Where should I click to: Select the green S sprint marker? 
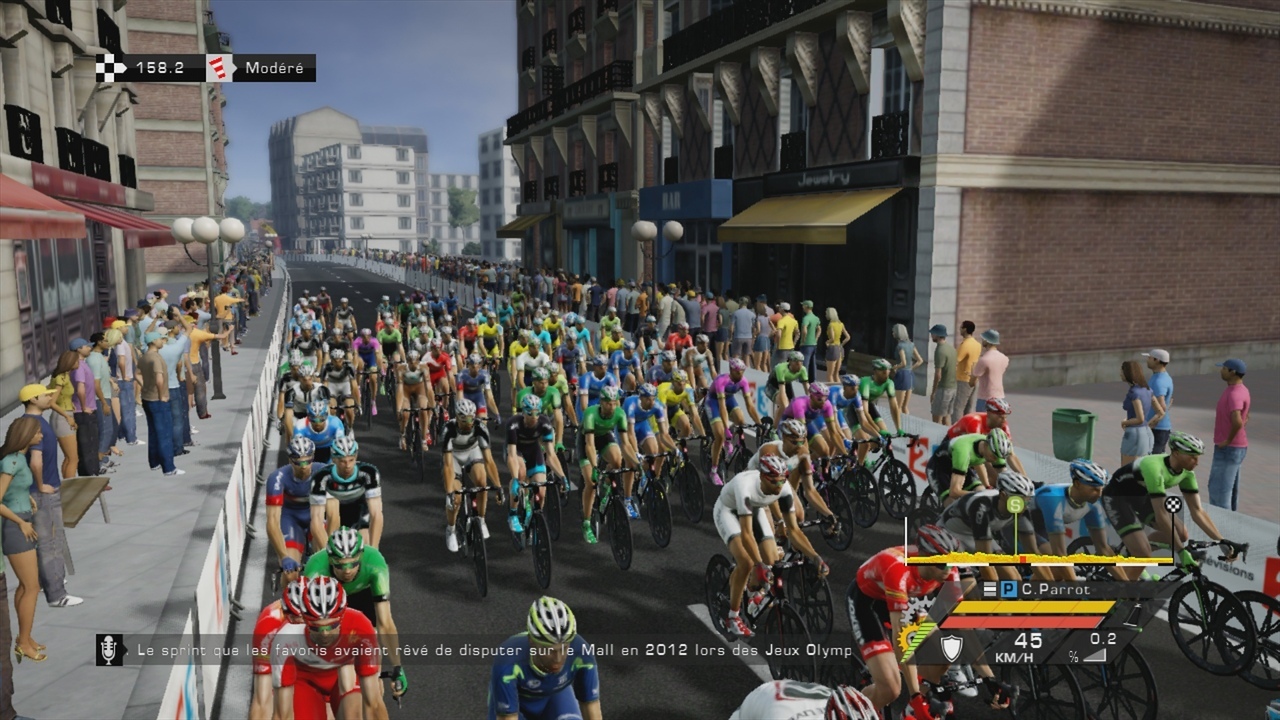pos(1016,505)
